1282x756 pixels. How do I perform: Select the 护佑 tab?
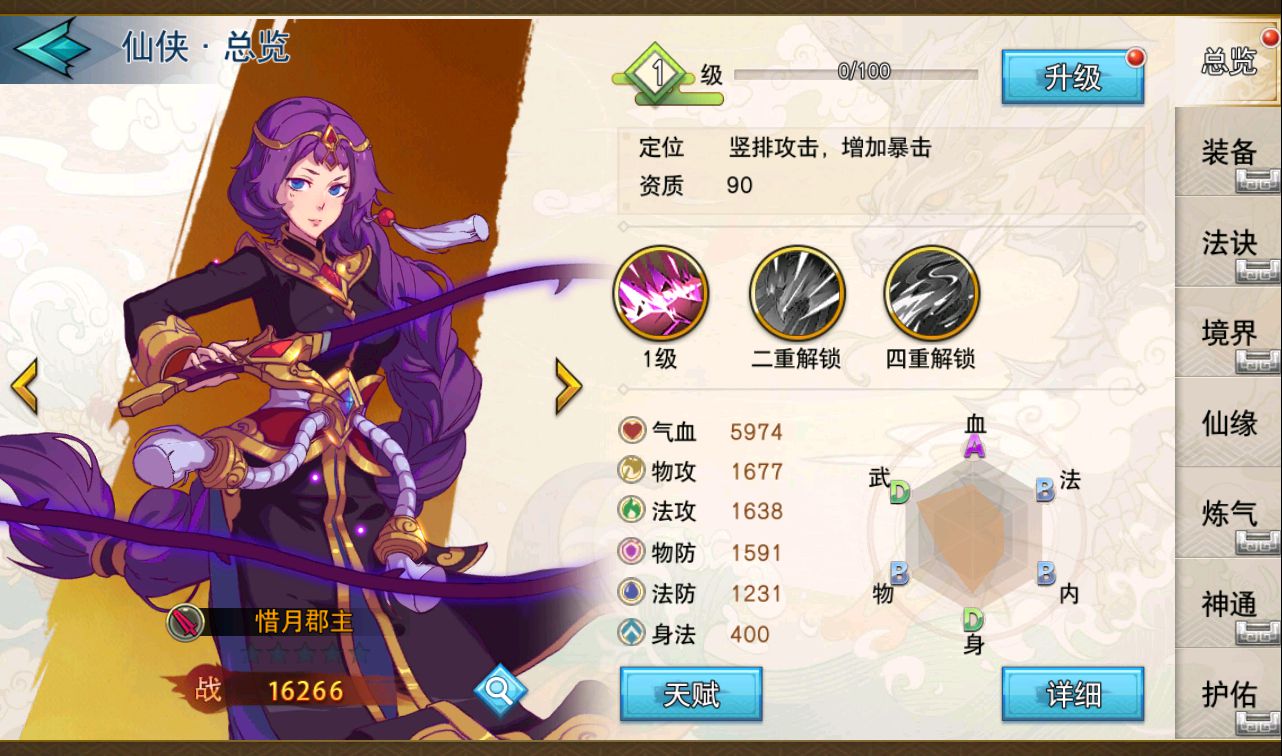click(x=1228, y=693)
